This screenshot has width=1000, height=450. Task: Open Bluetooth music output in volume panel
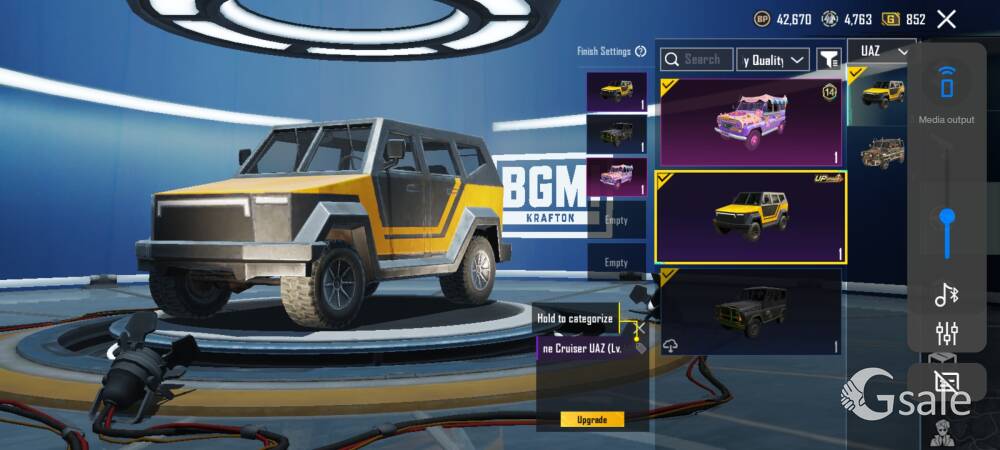(946, 294)
